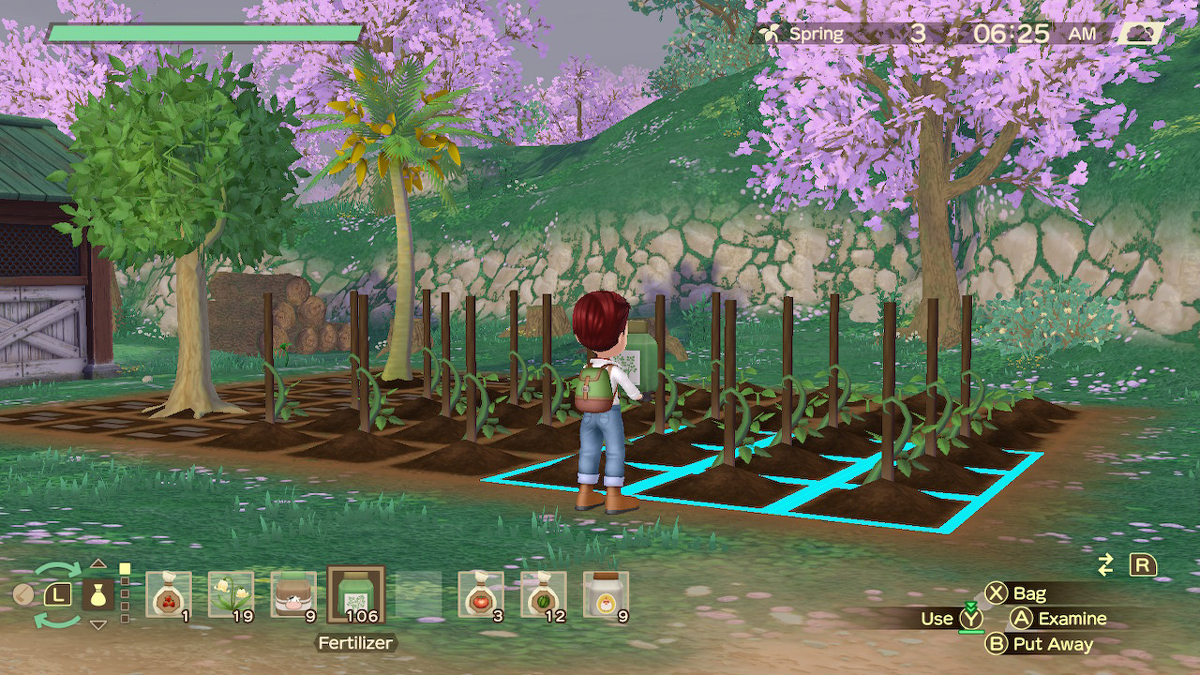Choose the watermelon seed bag slot
The width and height of the screenshot is (1200, 675).
543,594
